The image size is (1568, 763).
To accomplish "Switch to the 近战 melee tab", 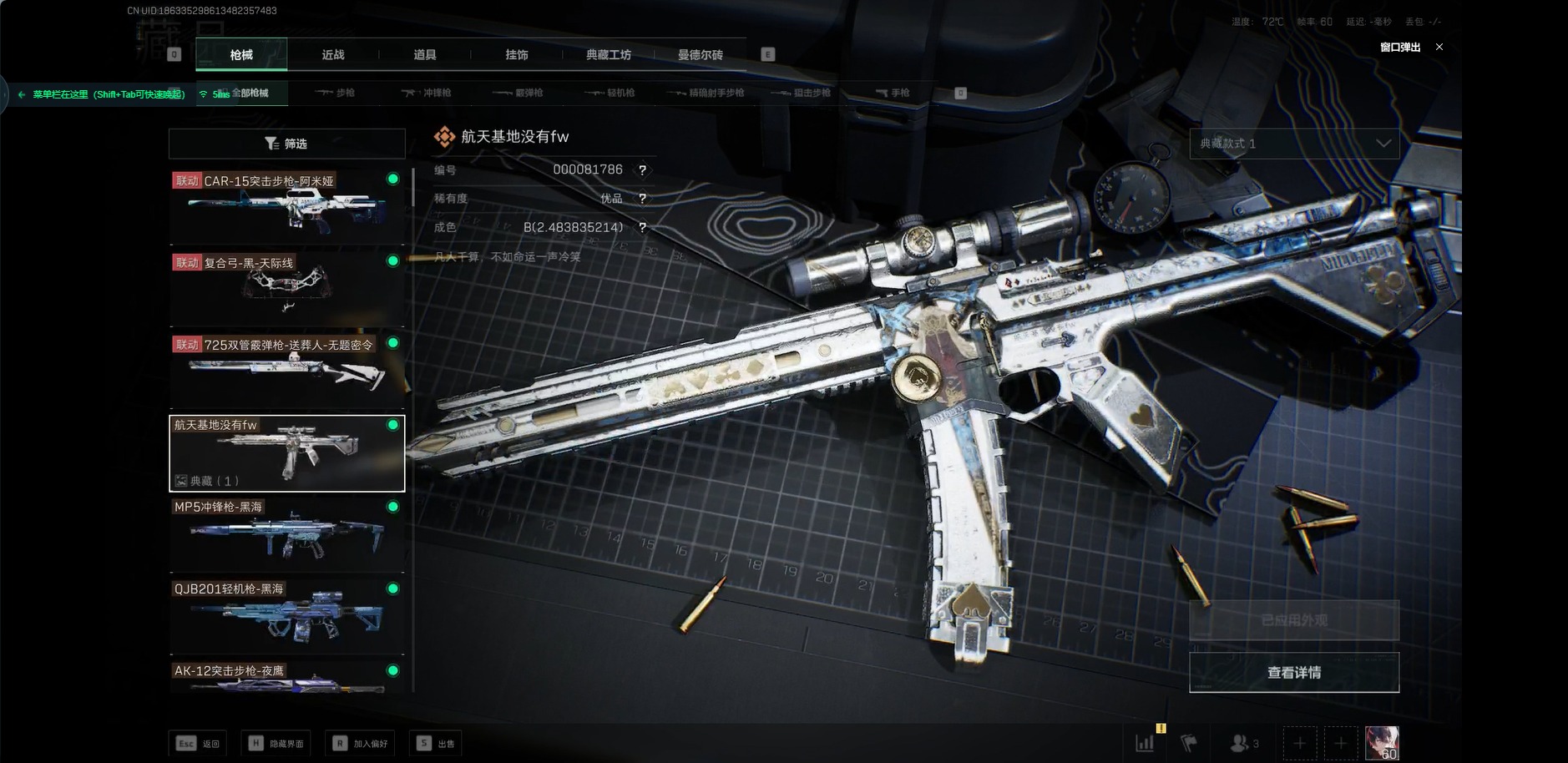I will 333,55.
